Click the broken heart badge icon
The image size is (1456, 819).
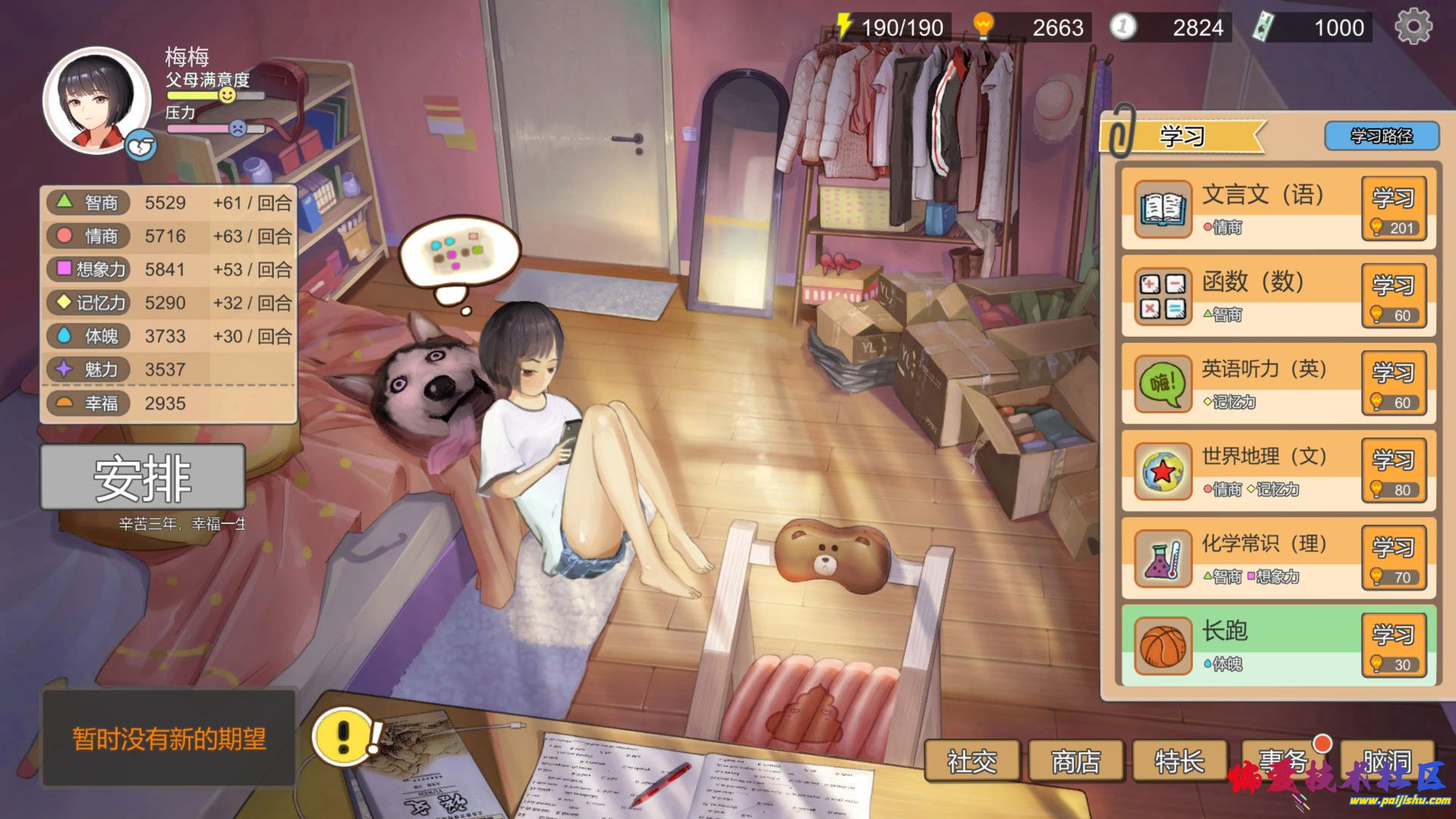coord(140,146)
